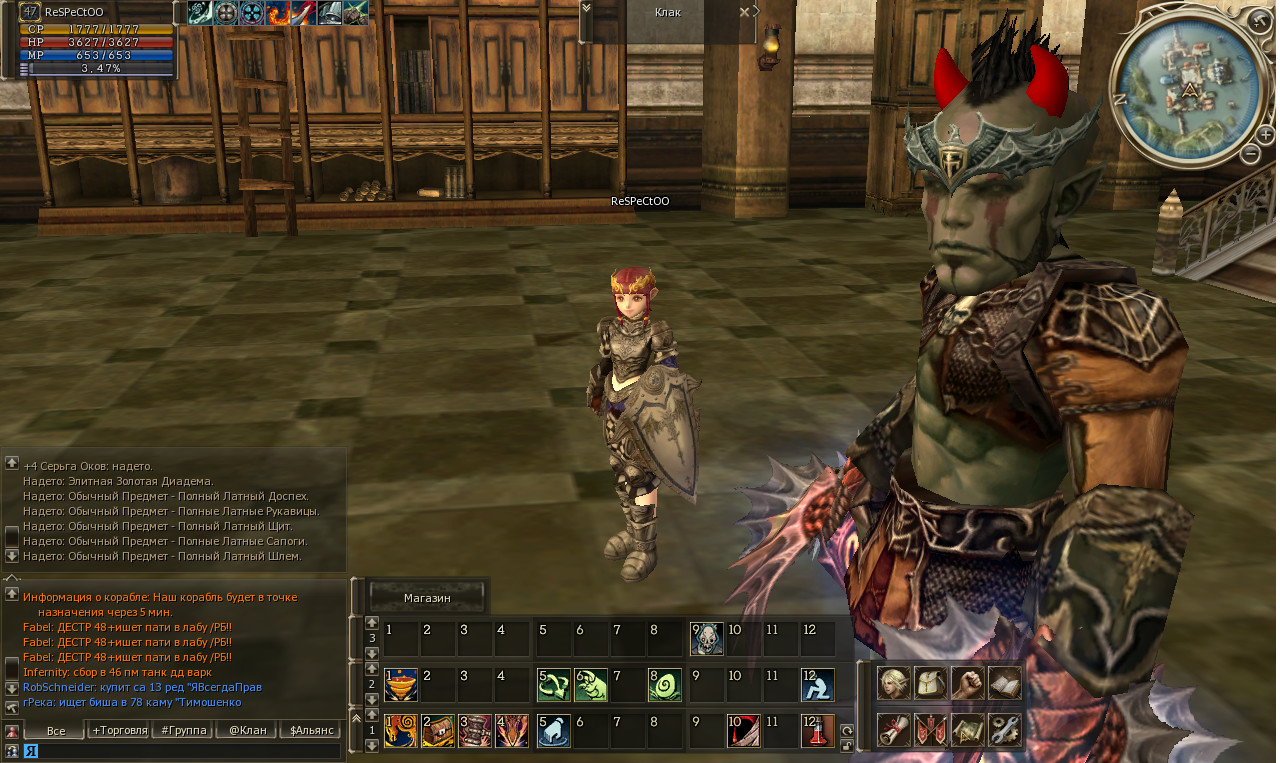Zoom out the minimap with minus button
This screenshot has height=763, width=1280.
pos(1251,153)
